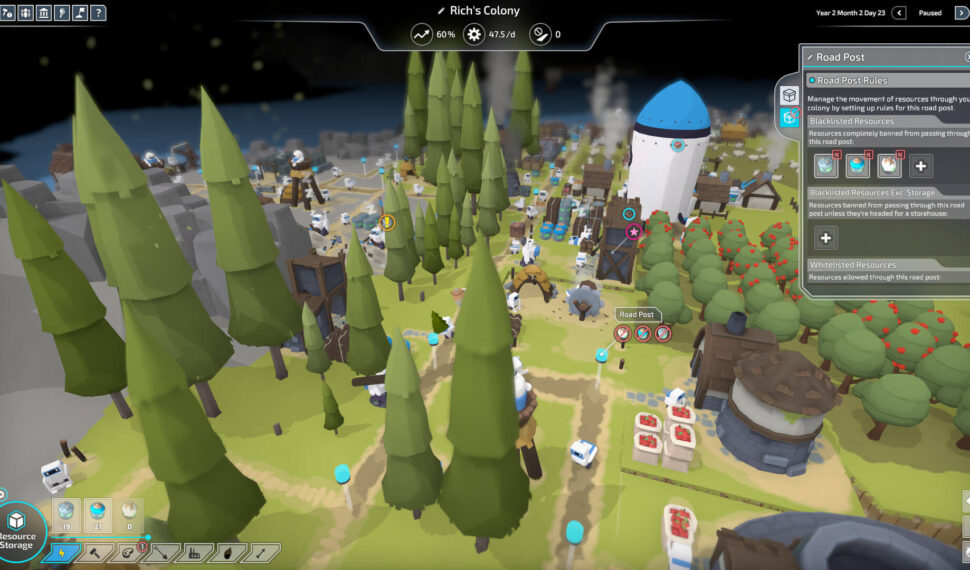The height and width of the screenshot is (570, 970).
Task: Select the factory industry category
Action: pyautogui.click(x=195, y=551)
